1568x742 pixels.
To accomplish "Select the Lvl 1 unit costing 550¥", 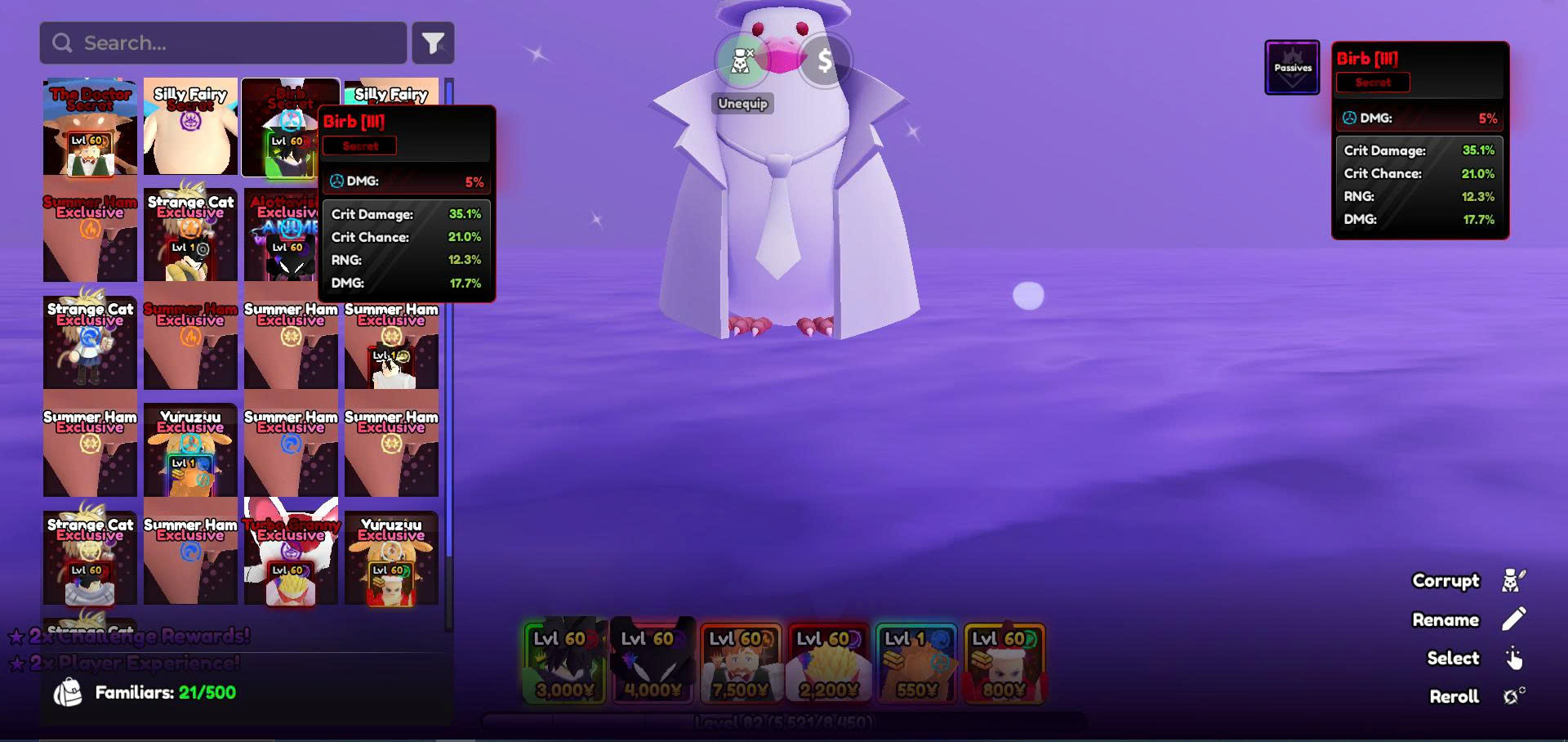I will 916,663.
